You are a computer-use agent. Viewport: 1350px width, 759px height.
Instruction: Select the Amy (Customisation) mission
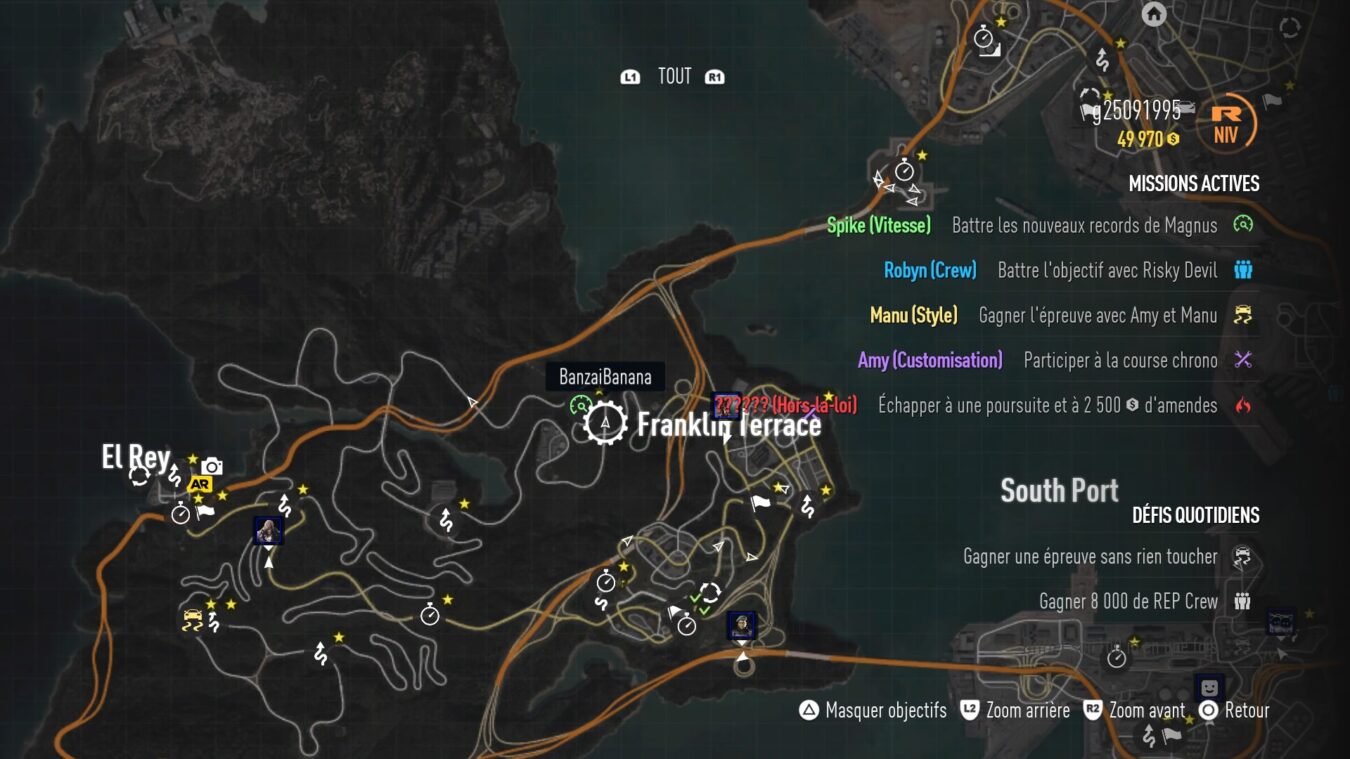(x=1055, y=360)
